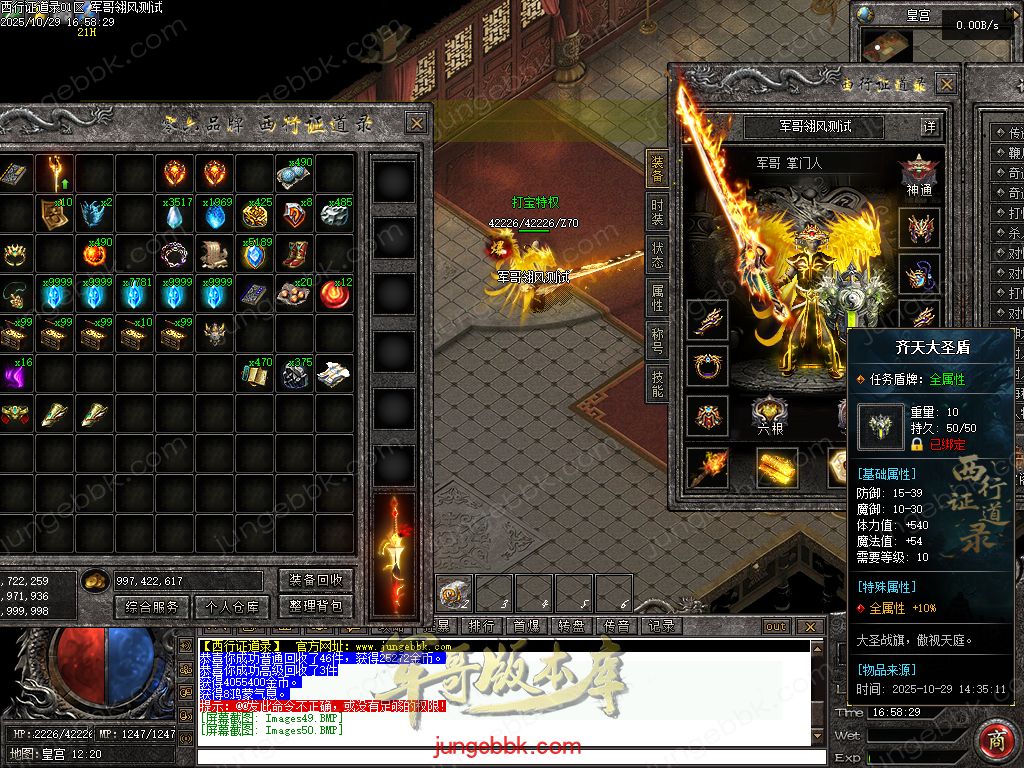
Task: Select the 神通 equipment slot
Action: 918,174
